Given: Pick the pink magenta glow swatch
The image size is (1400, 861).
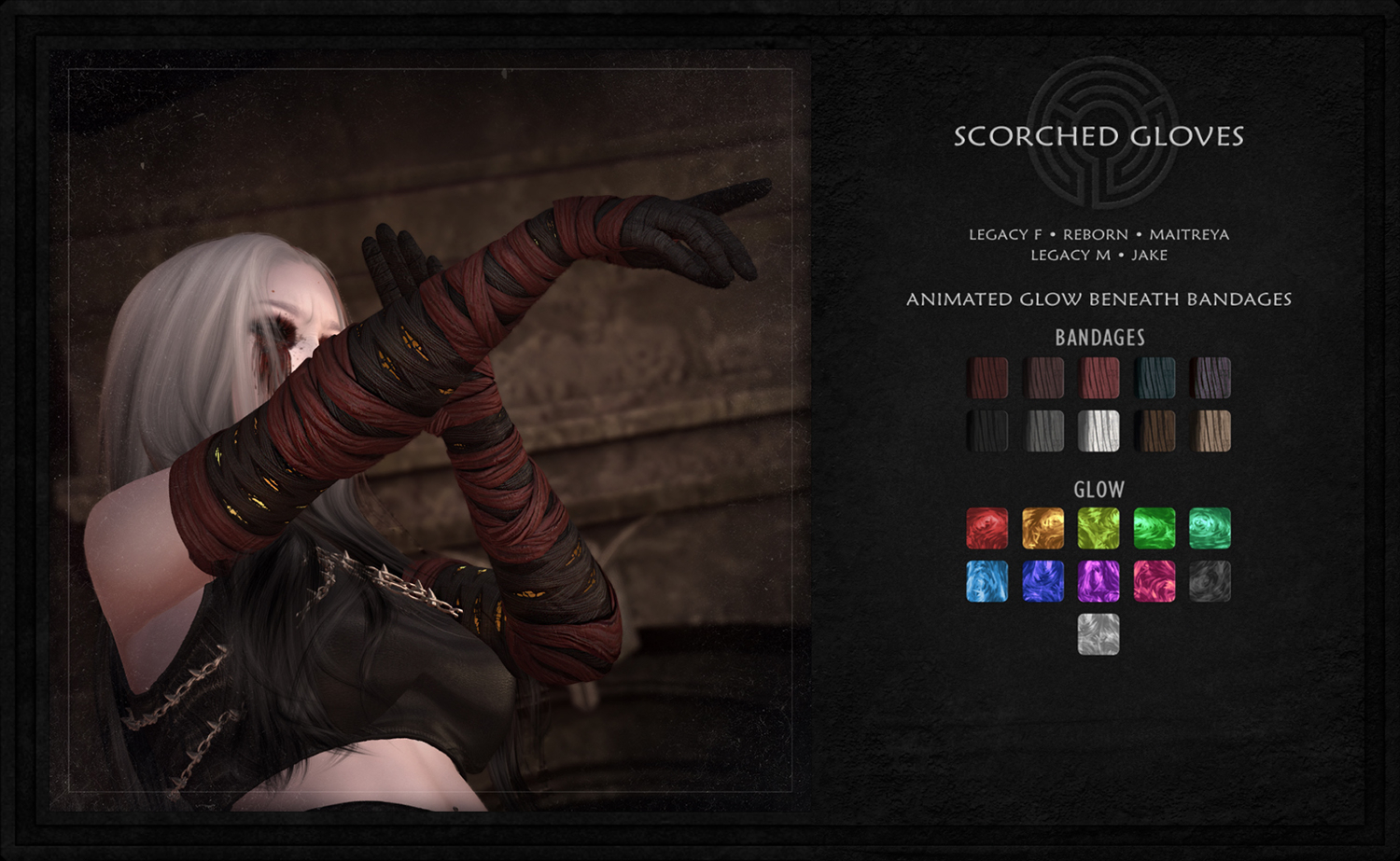Looking at the screenshot, I should pyautogui.click(x=1155, y=581).
